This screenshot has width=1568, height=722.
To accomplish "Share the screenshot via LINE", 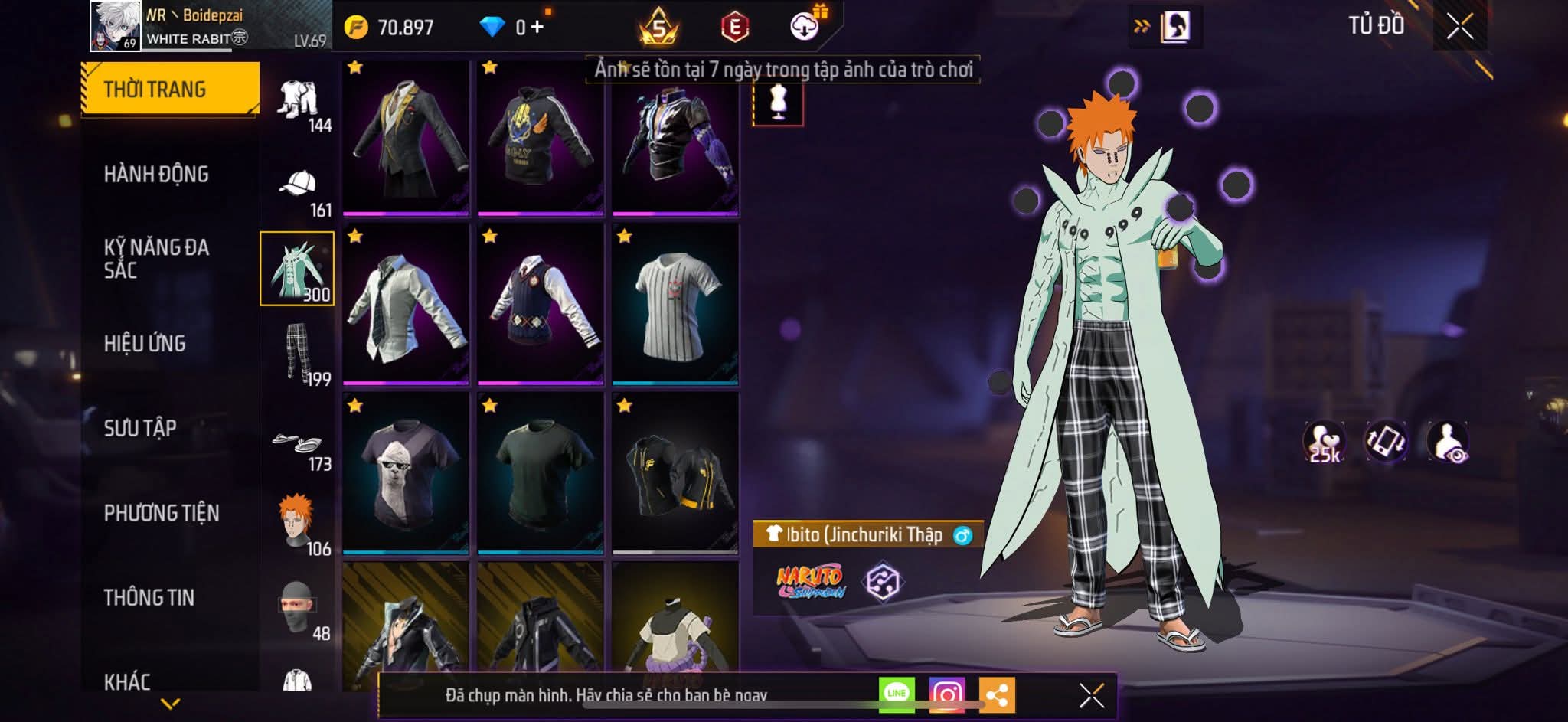I will [897, 694].
